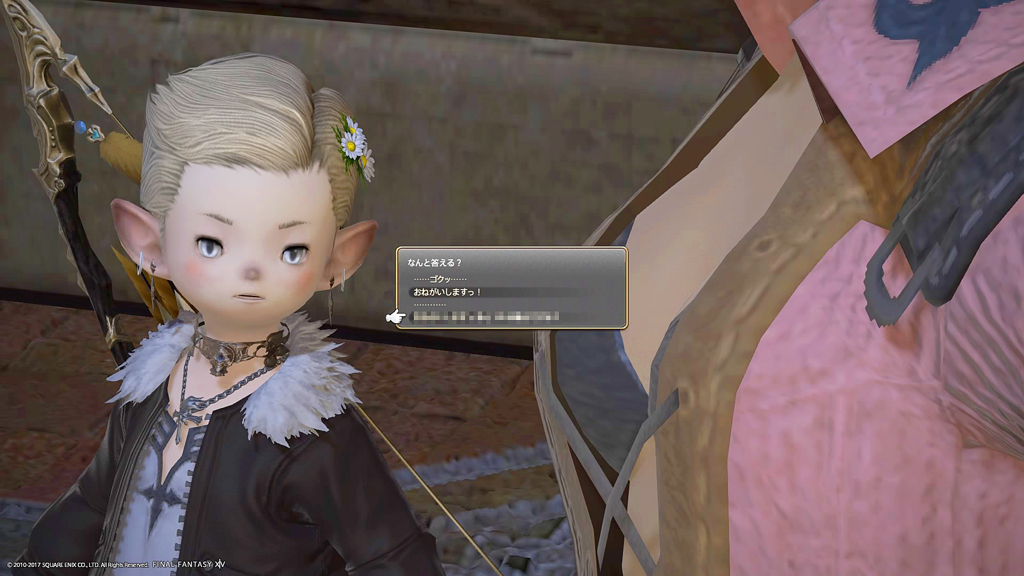Choose the "……ゴクッ……" reply

(x=439, y=279)
